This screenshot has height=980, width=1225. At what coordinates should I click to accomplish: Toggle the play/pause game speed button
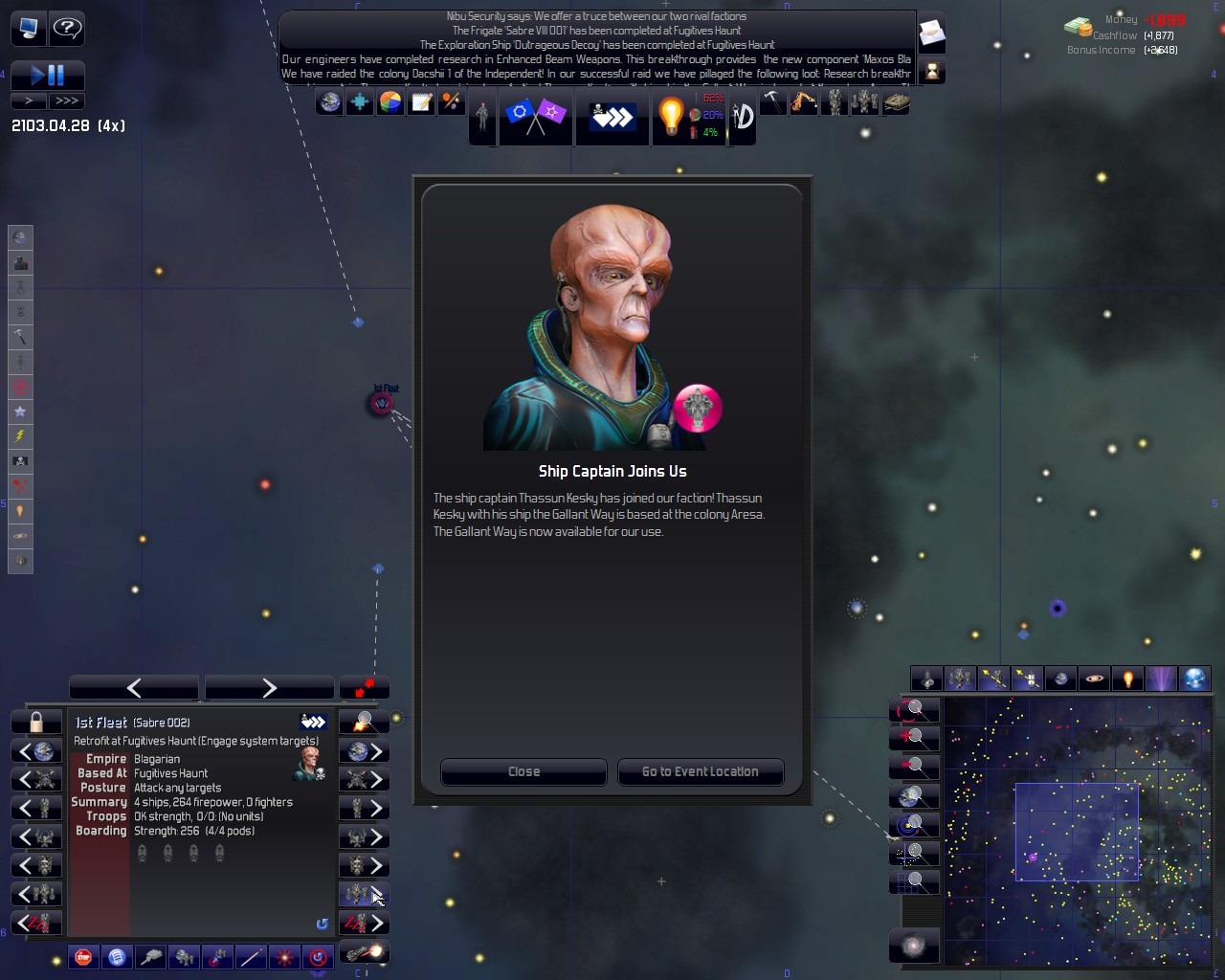(x=47, y=75)
